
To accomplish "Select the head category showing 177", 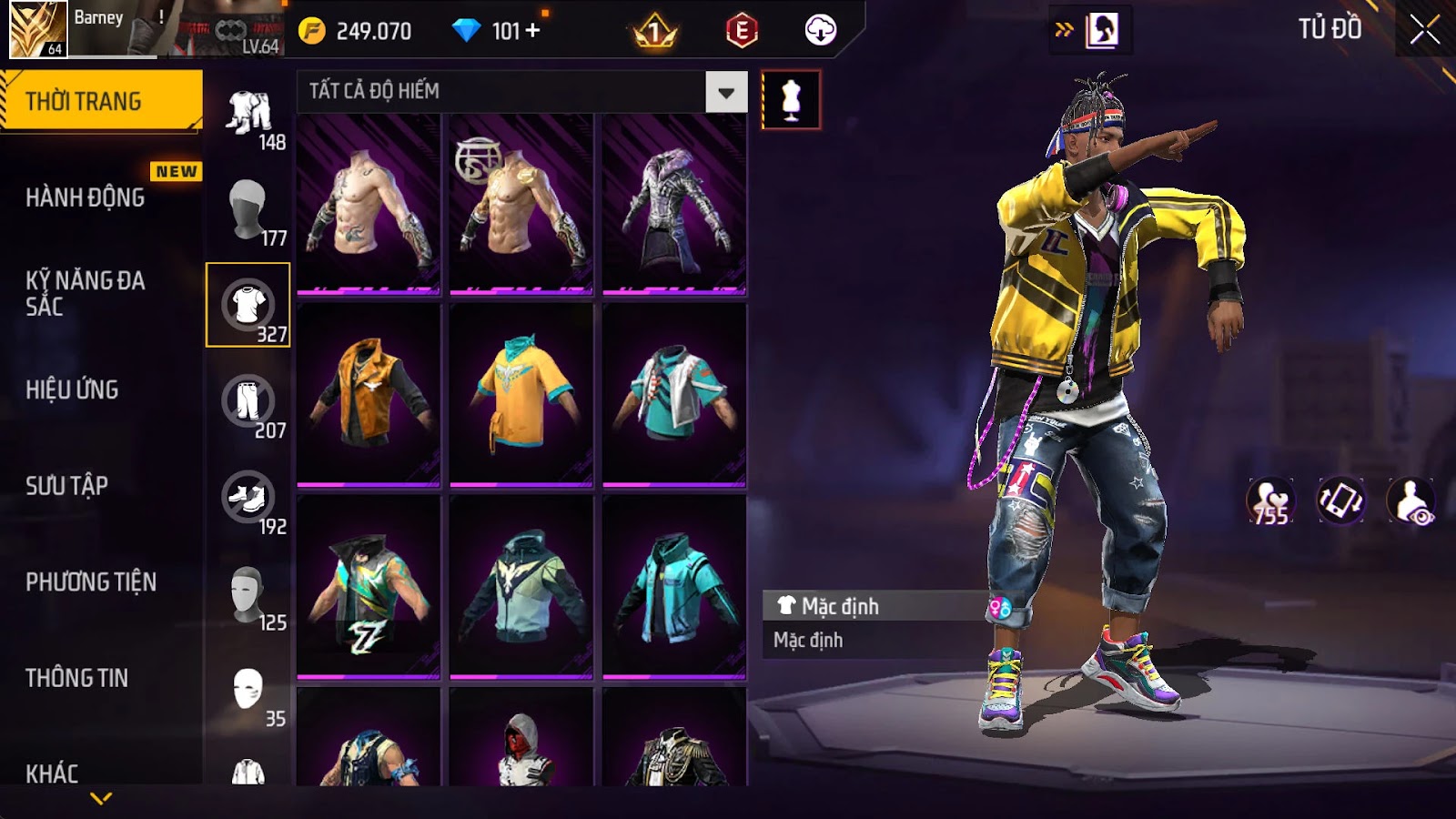I will pos(248,210).
